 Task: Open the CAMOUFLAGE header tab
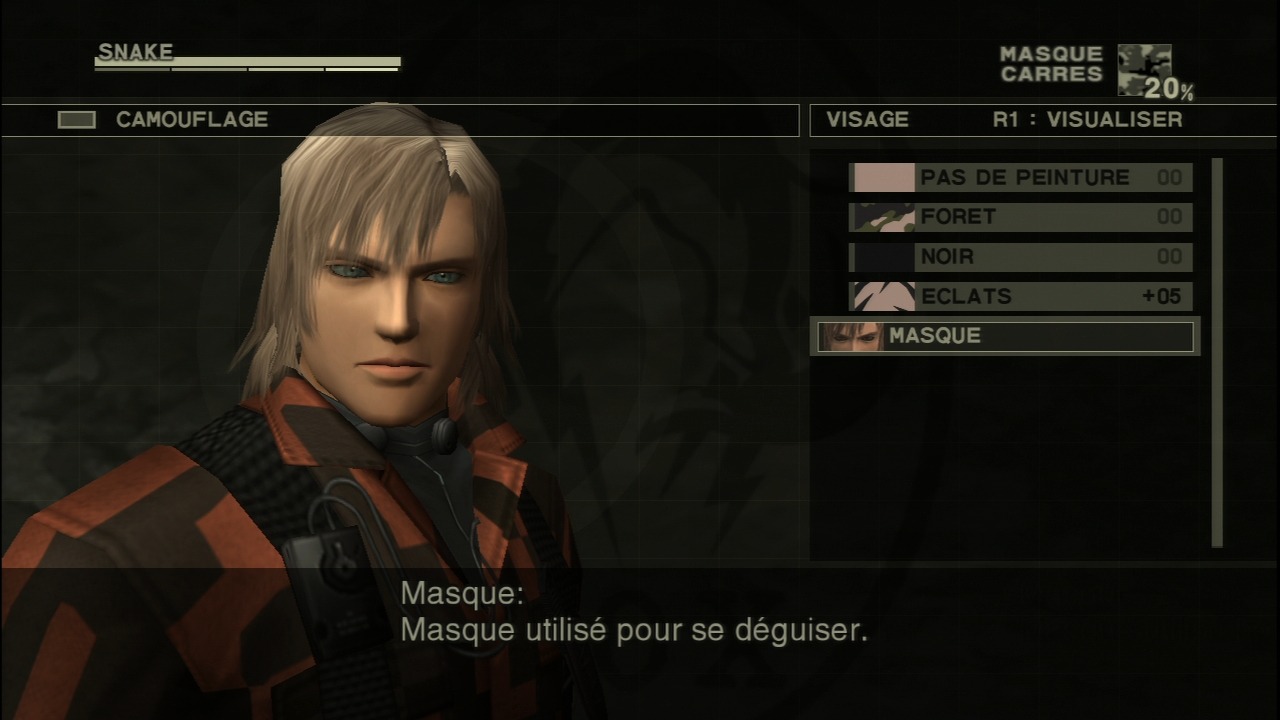click(x=192, y=120)
